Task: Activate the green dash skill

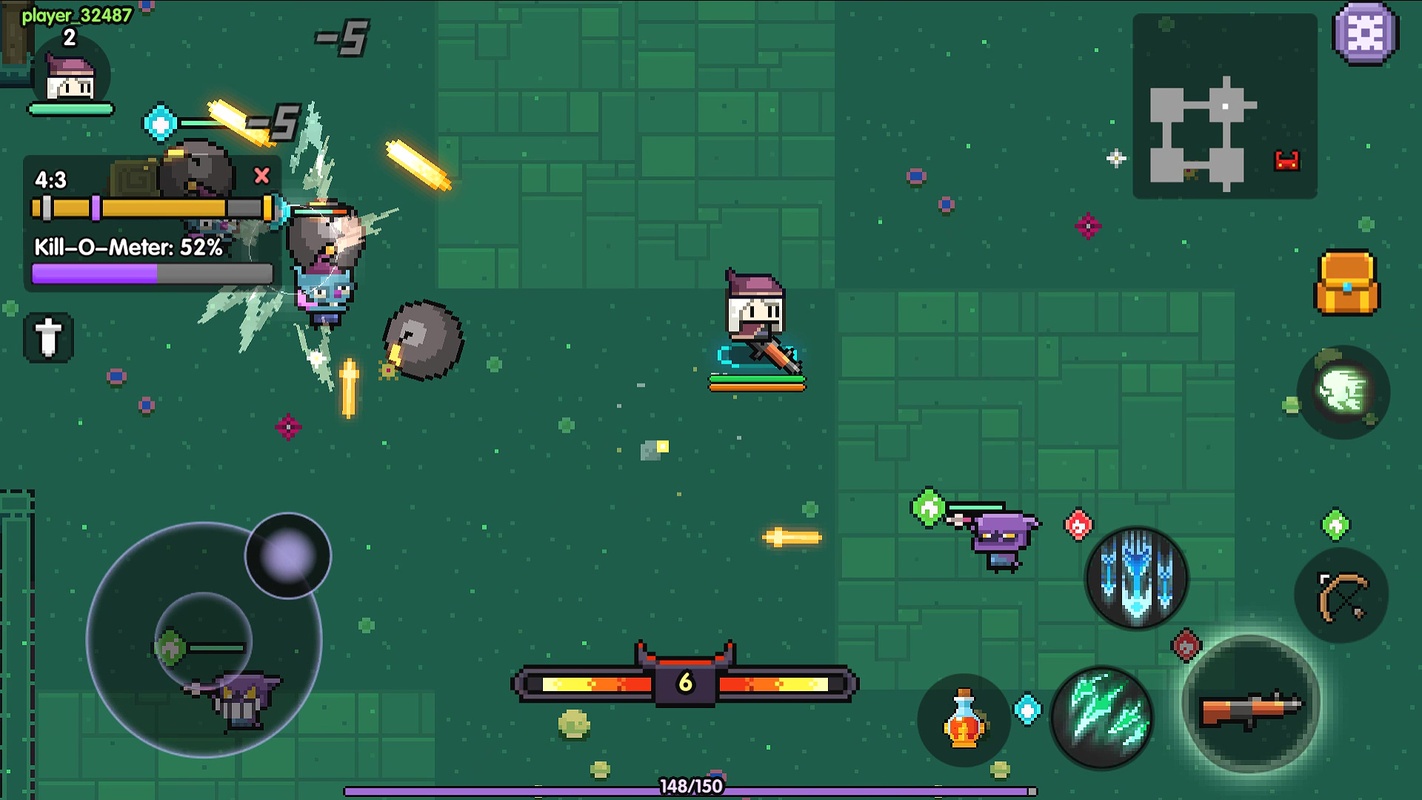Action: [x=1342, y=392]
